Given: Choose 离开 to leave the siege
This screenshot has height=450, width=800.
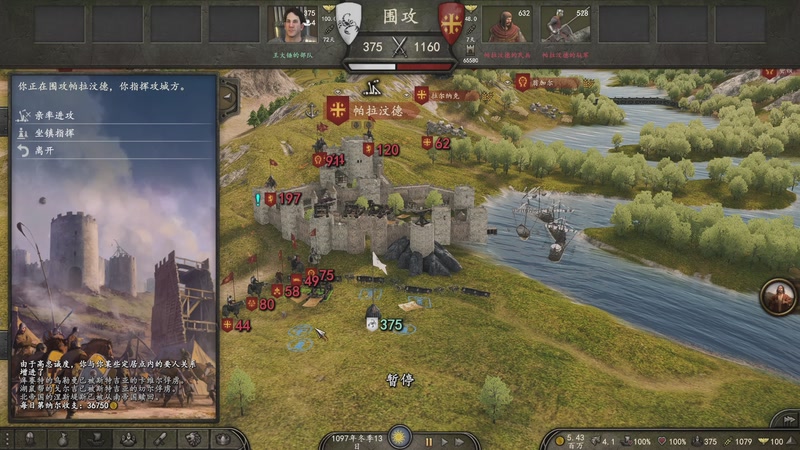Looking at the screenshot, I should click(x=47, y=150).
